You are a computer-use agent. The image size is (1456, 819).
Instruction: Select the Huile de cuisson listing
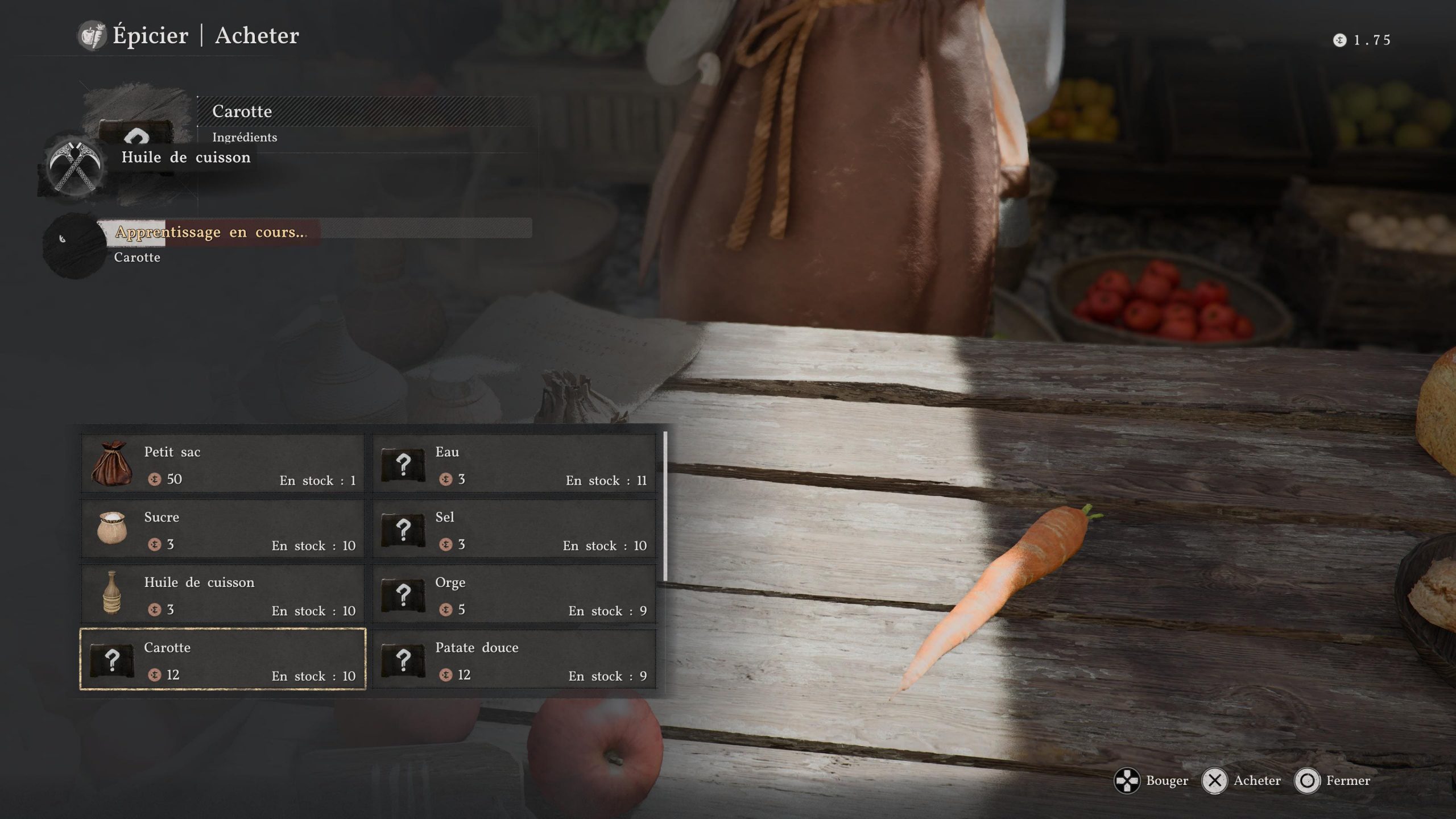(223, 594)
